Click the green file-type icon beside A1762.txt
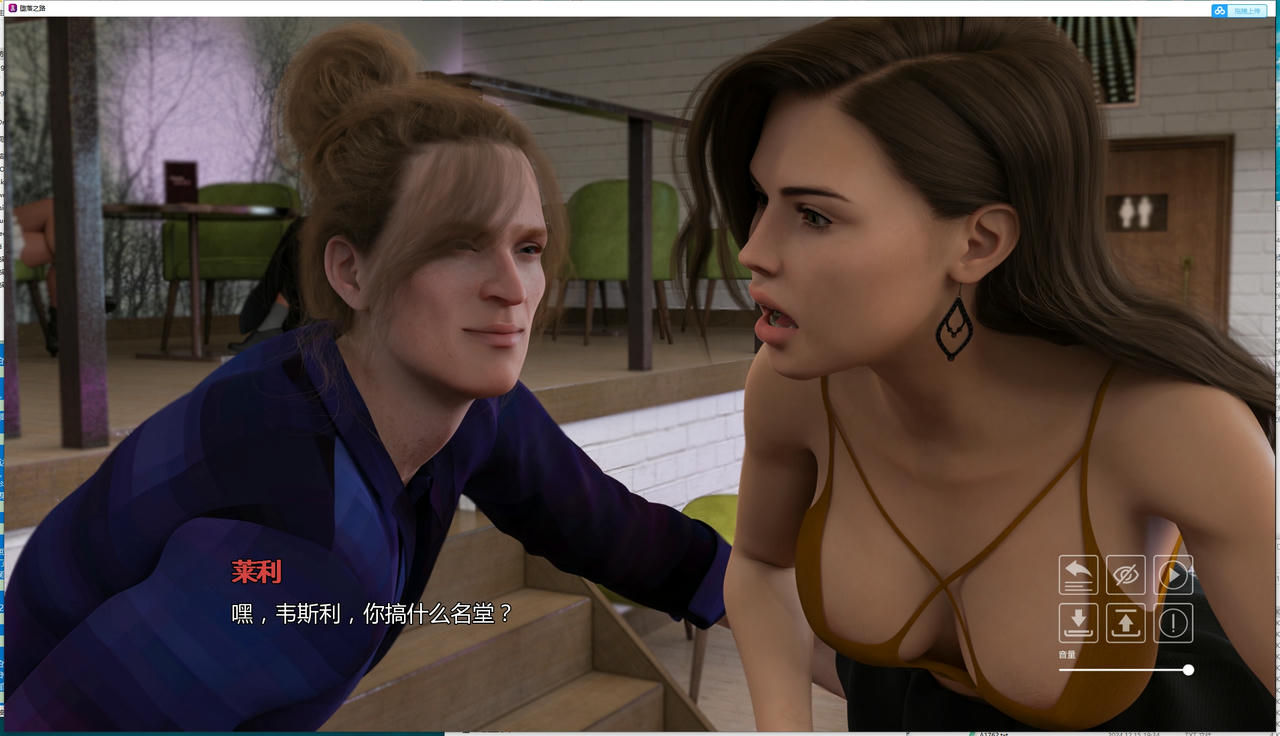 click(x=973, y=732)
